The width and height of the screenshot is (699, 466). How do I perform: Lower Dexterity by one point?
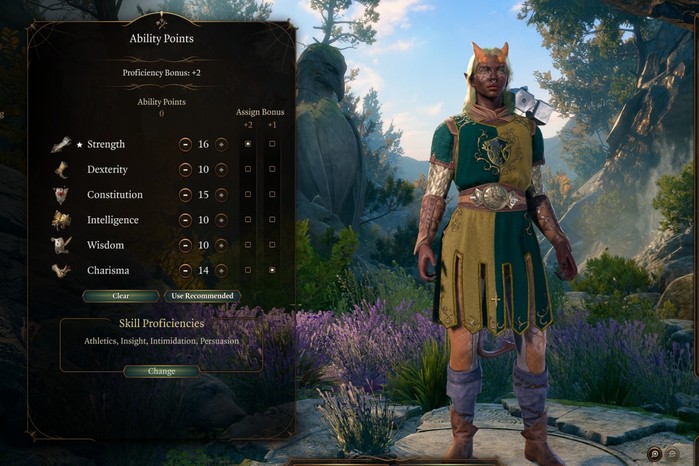click(185, 169)
